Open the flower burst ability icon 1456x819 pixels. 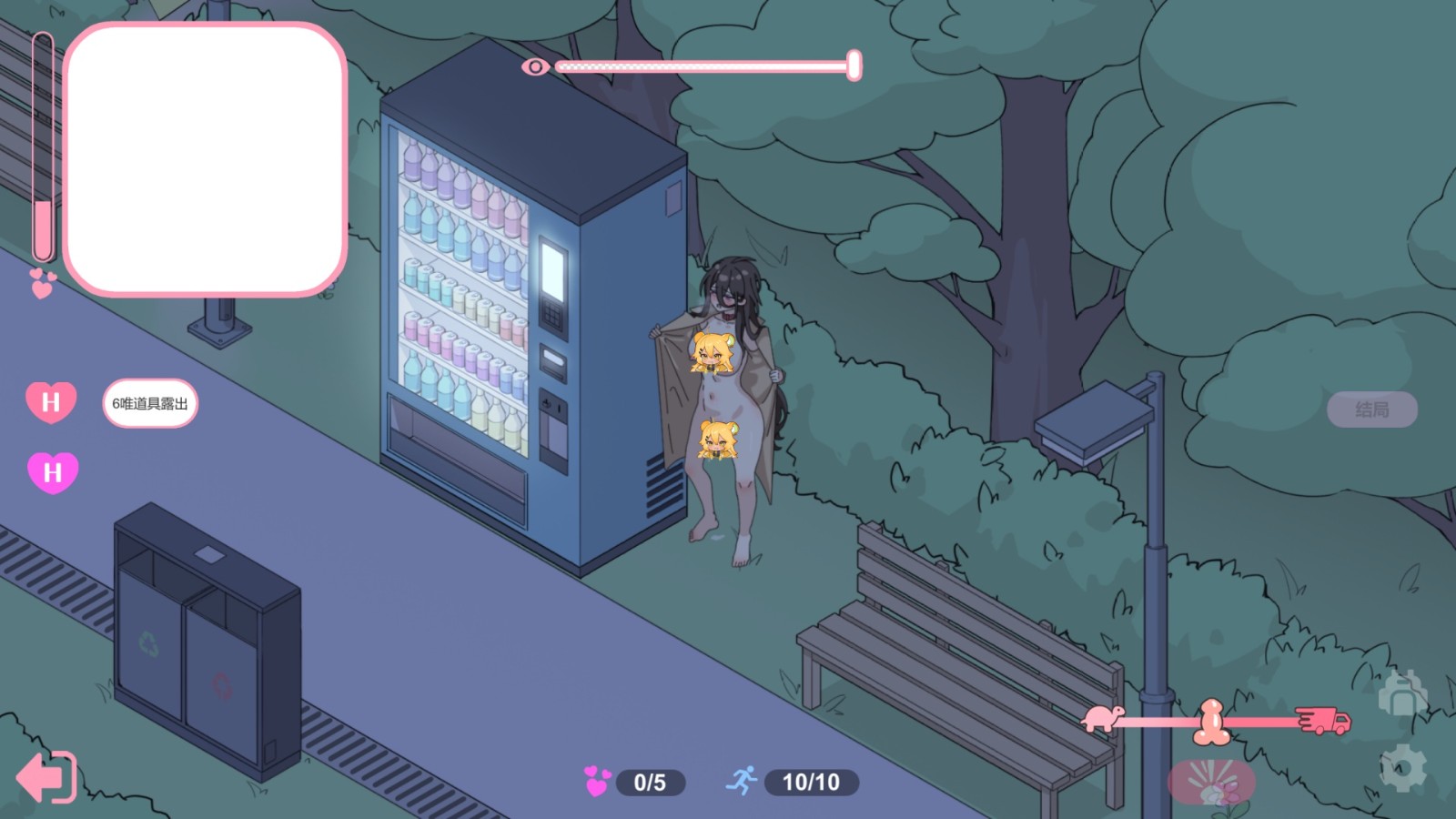tap(1210, 781)
